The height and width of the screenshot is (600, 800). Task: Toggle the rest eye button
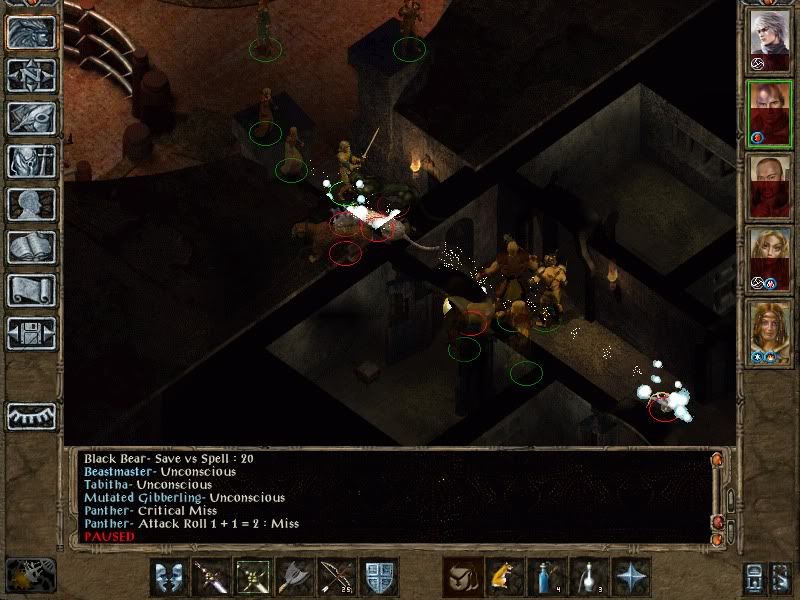tap(32, 415)
